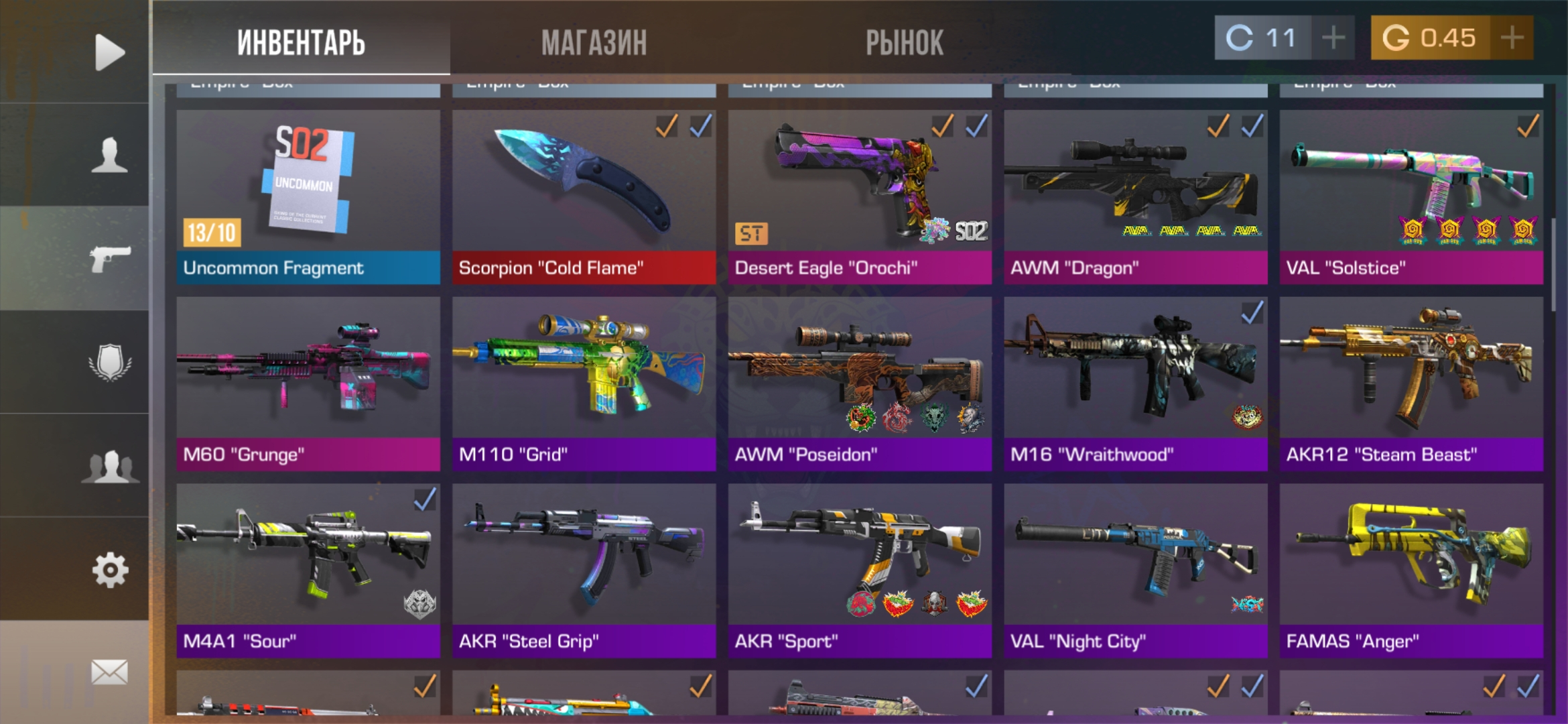Viewport: 1568px width, 724px height.
Task: Pick the FAMAS "Anger" skin
Action: click(x=1411, y=570)
